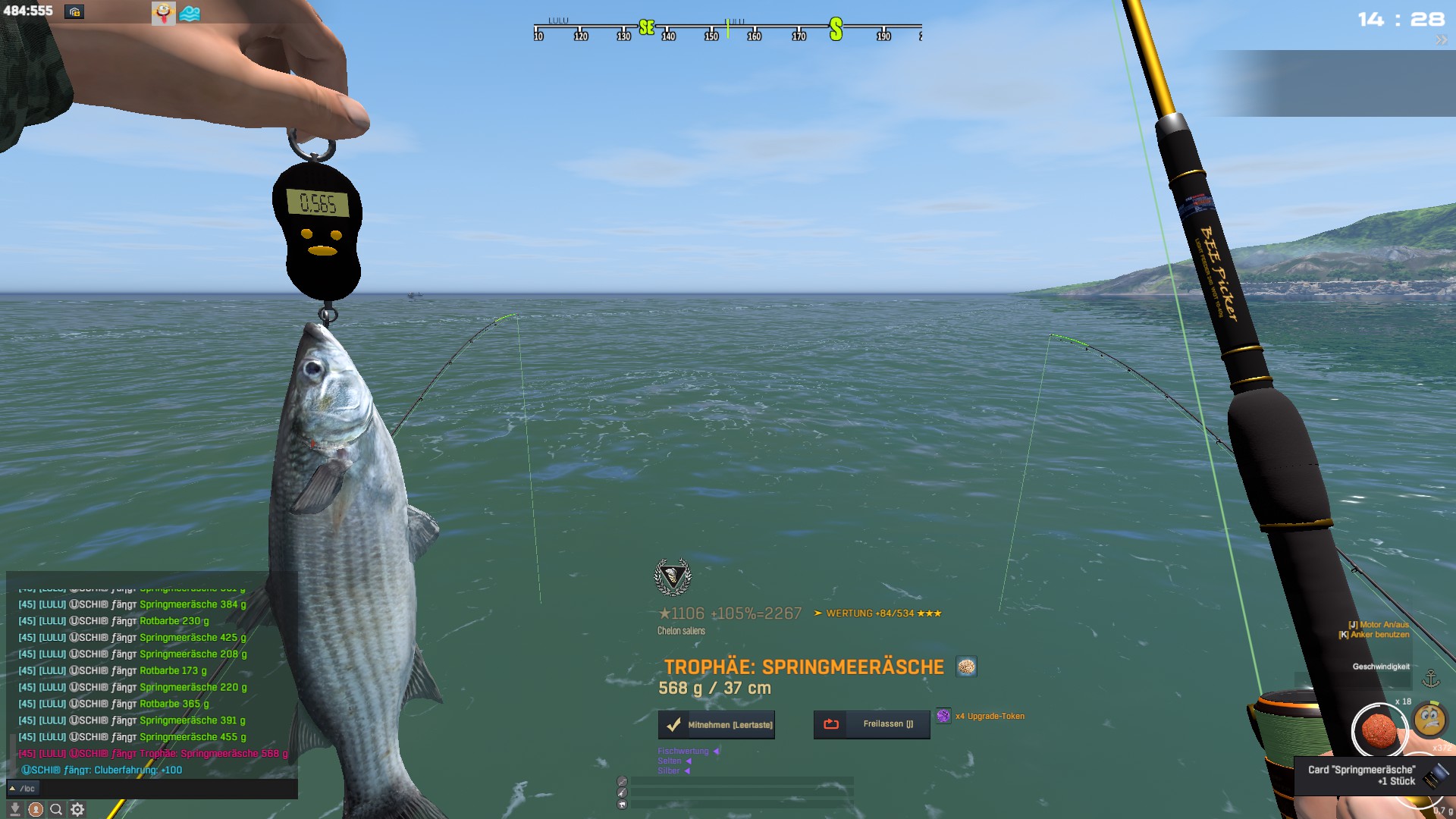Toggle the Fischwertung filter entry

(683, 752)
